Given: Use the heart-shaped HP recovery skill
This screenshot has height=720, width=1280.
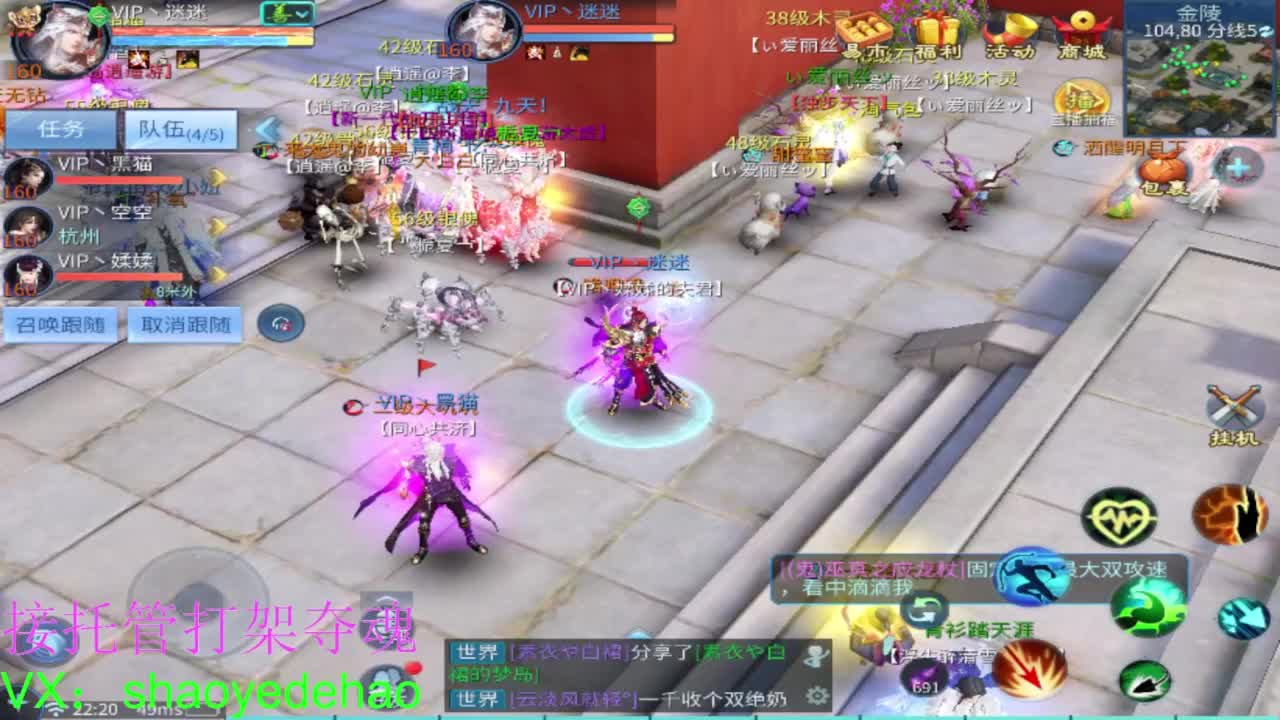Looking at the screenshot, I should (x=1119, y=516).
